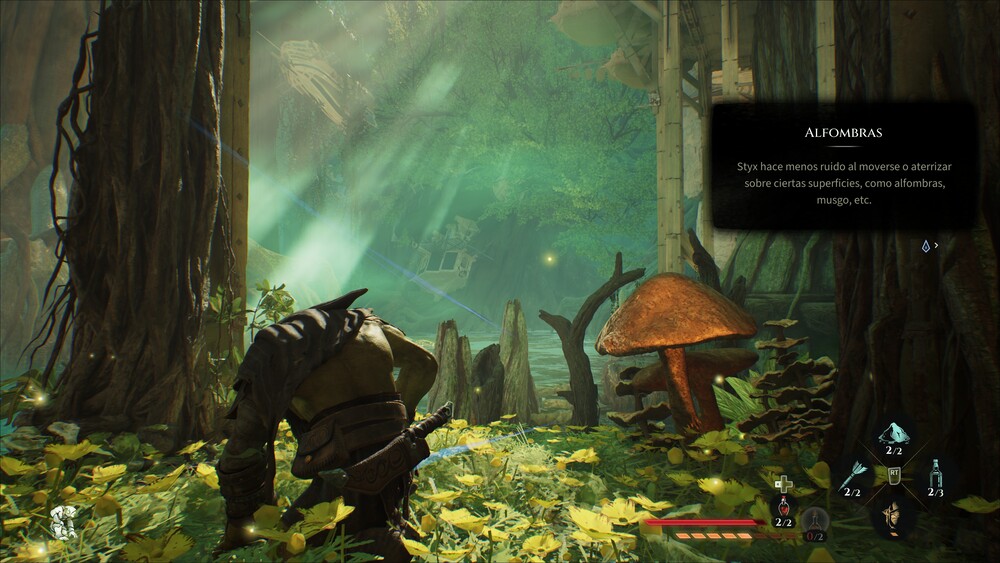Select the depleted amber flask slot
1000x563 pixels.
[x=815, y=520]
